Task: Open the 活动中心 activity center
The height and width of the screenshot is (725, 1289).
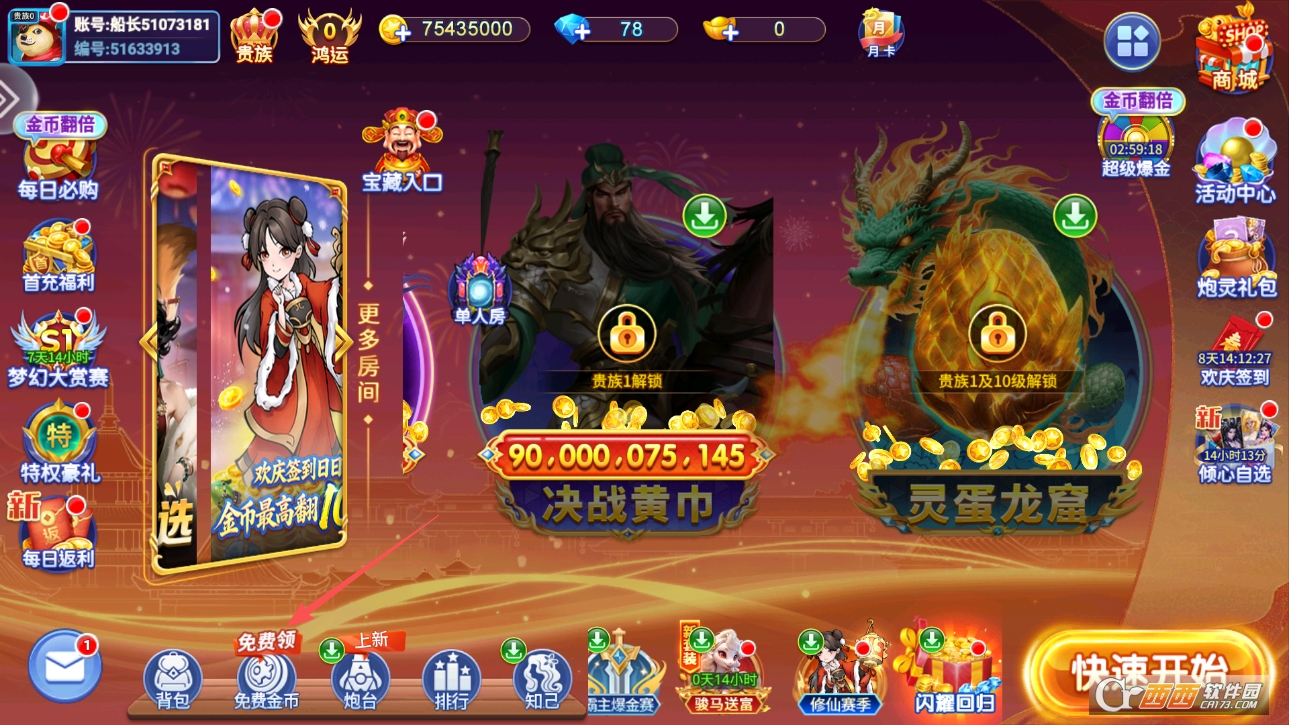Action: click(1235, 160)
